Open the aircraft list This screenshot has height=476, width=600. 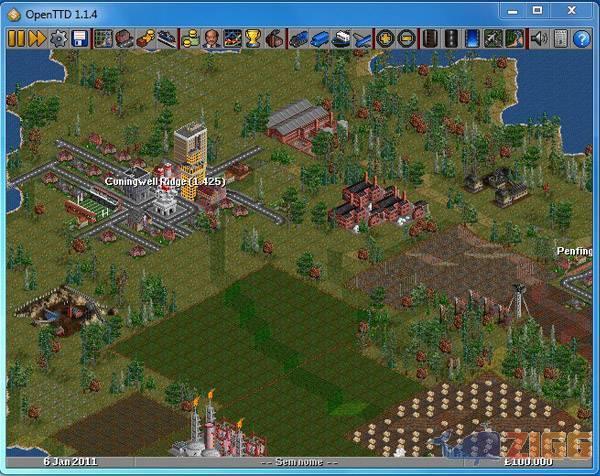coord(362,39)
